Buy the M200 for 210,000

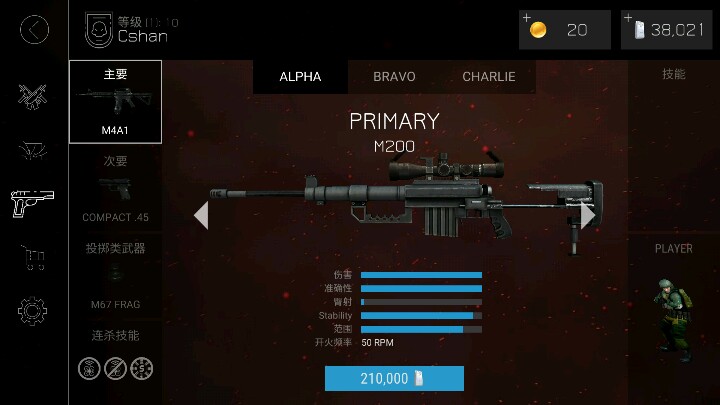[x=394, y=378]
